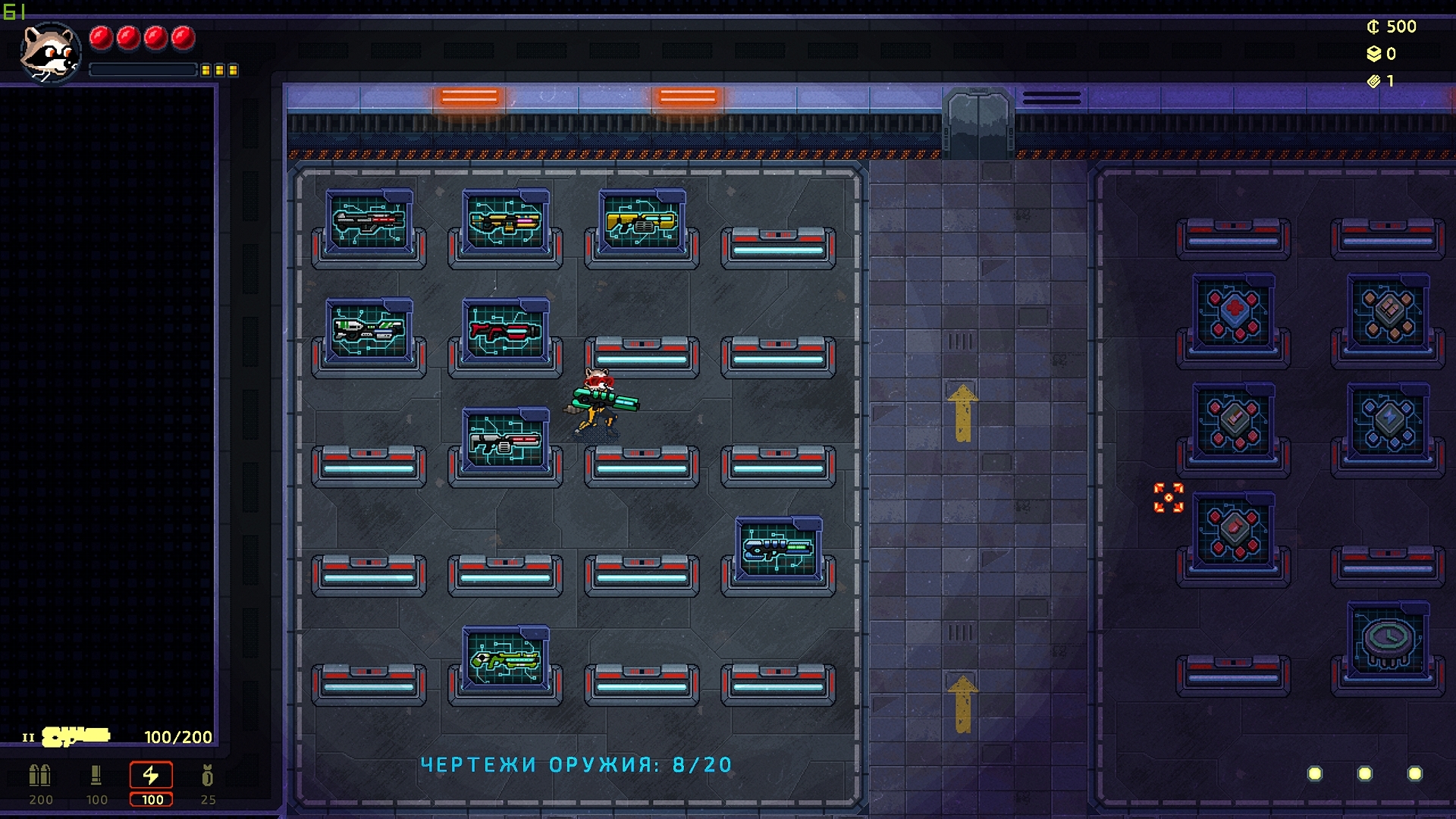Select the equipped weapon silhouette icon
1456x819 pixels.
coord(76,736)
